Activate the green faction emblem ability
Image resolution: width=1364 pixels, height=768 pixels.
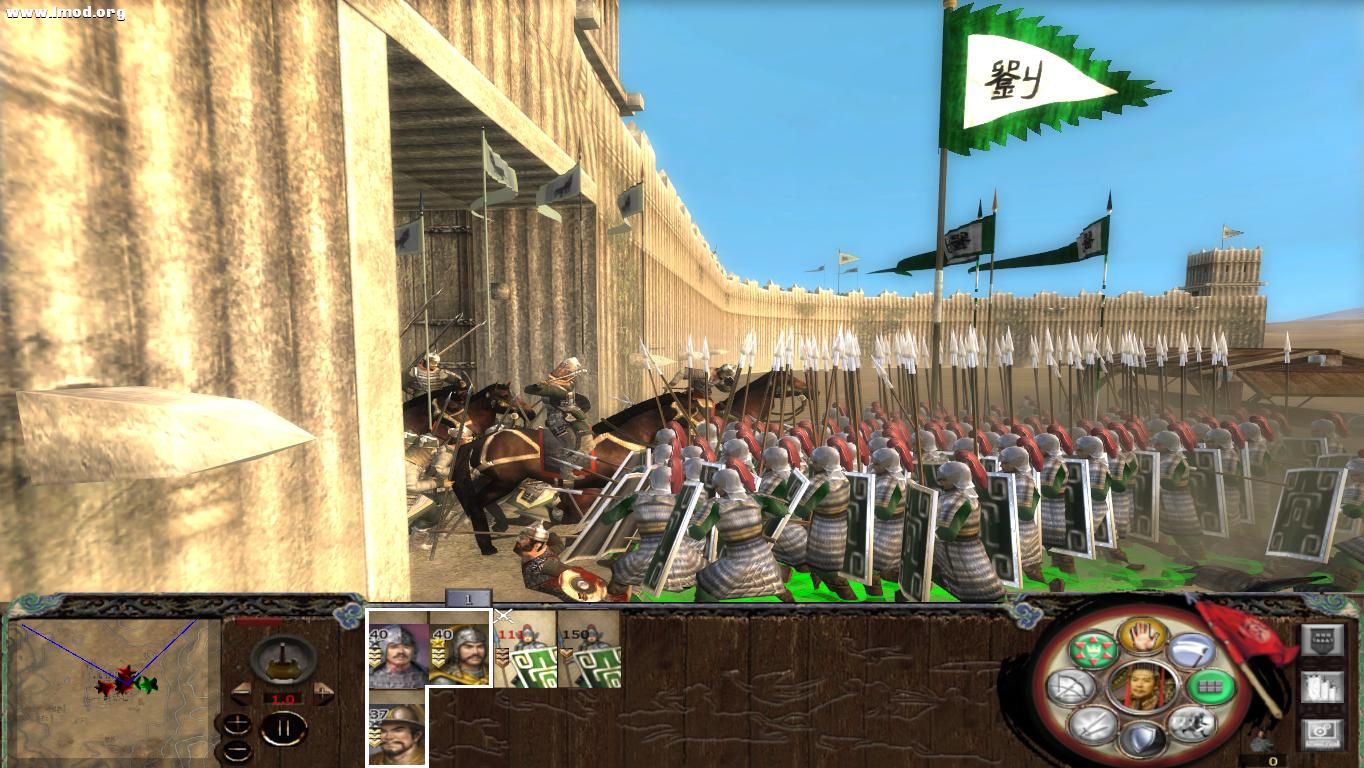pos(1092,649)
